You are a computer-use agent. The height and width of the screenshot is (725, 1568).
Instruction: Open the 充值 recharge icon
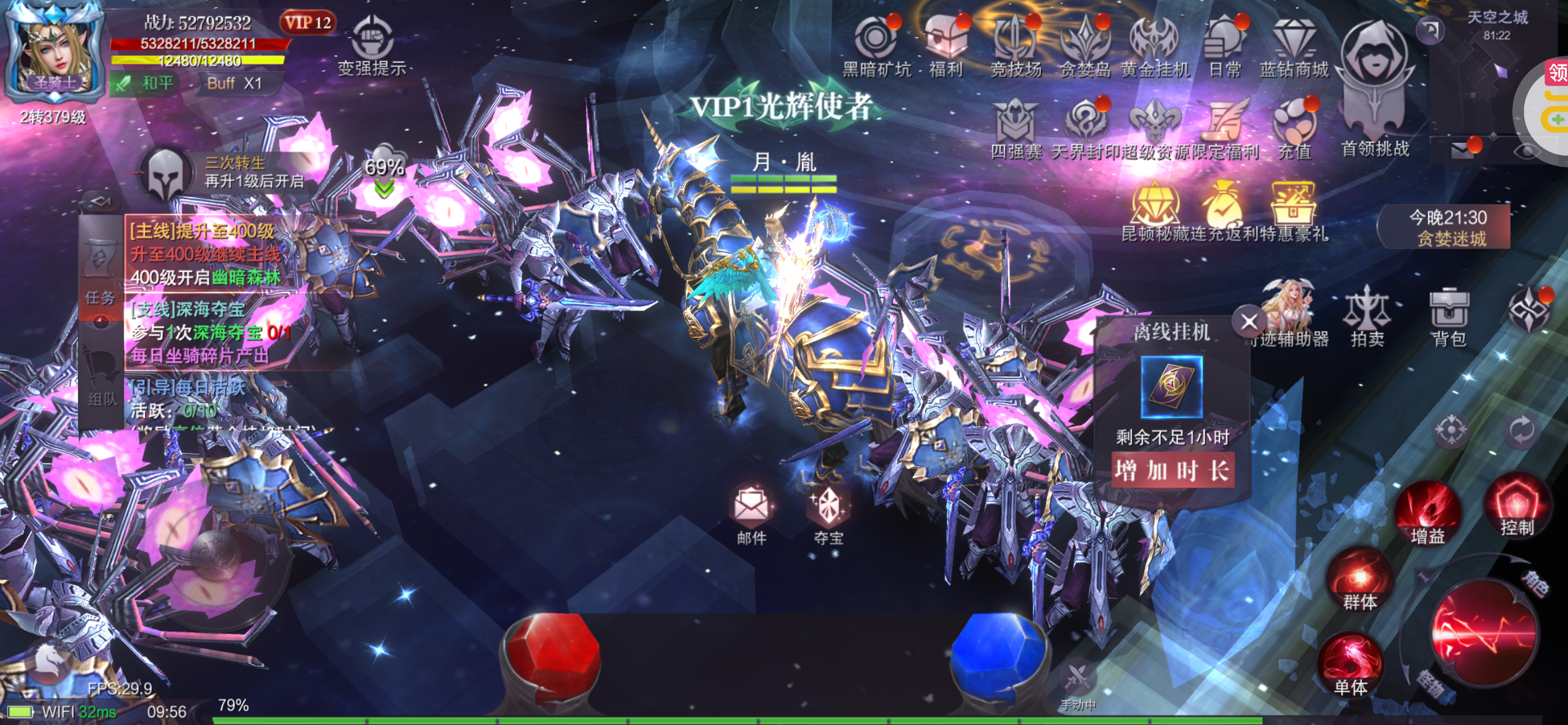coord(1294,127)
